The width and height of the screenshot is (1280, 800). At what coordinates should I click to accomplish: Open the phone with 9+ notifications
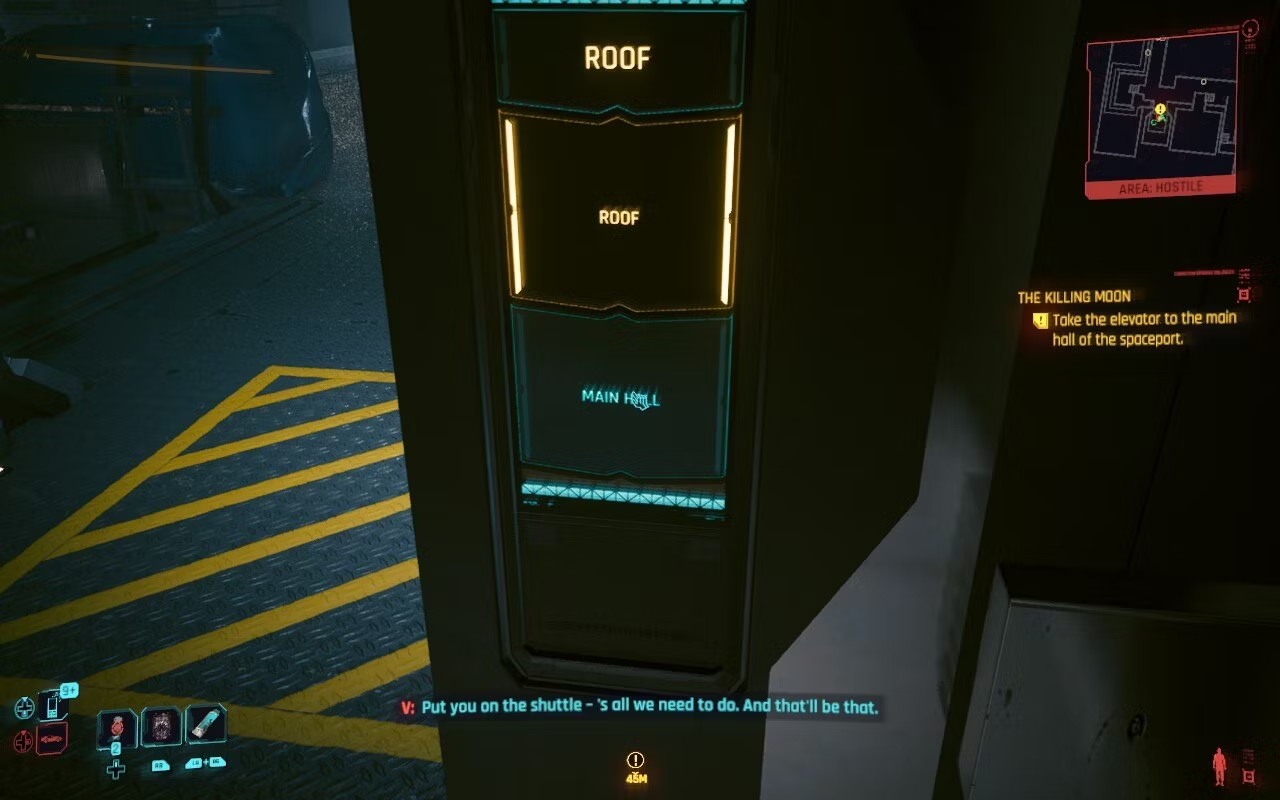pyautogui.click(x=52, y=706)
